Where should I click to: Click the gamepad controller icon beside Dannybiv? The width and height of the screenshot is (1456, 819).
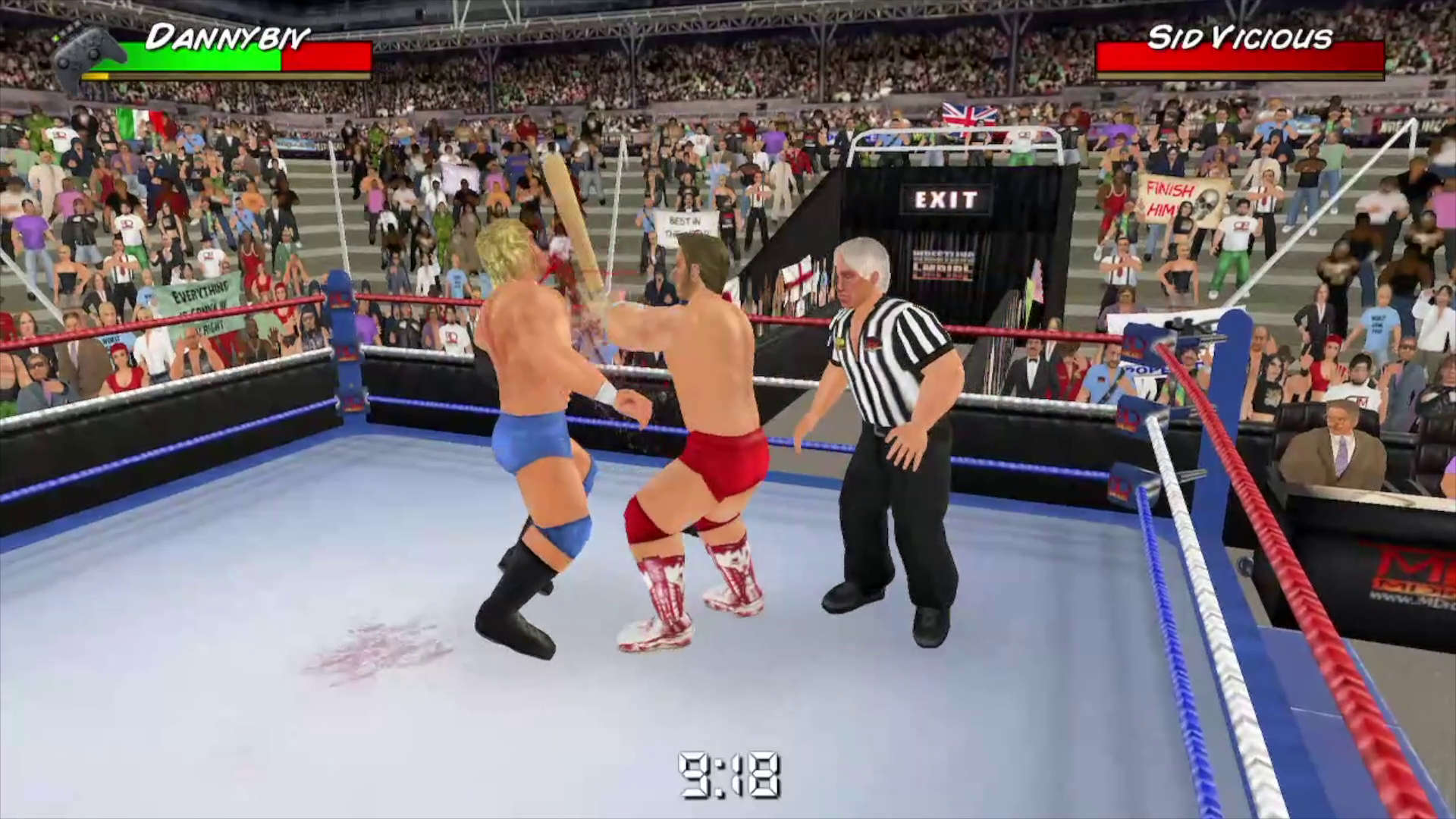click(83, 49)
